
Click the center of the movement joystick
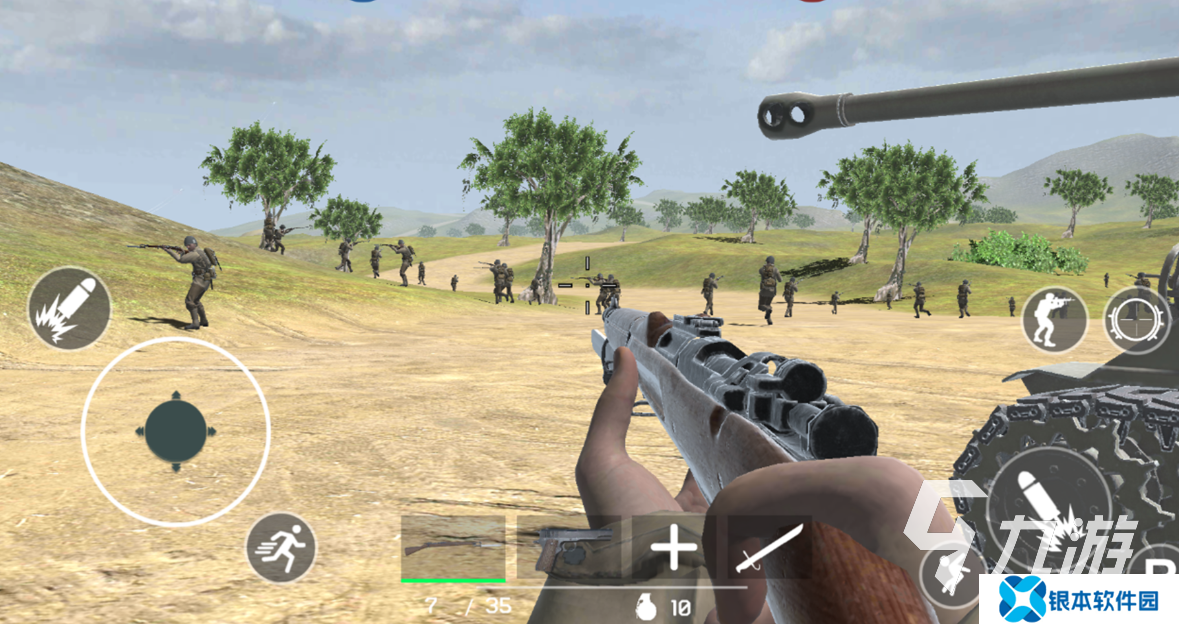tap(176, 432)
